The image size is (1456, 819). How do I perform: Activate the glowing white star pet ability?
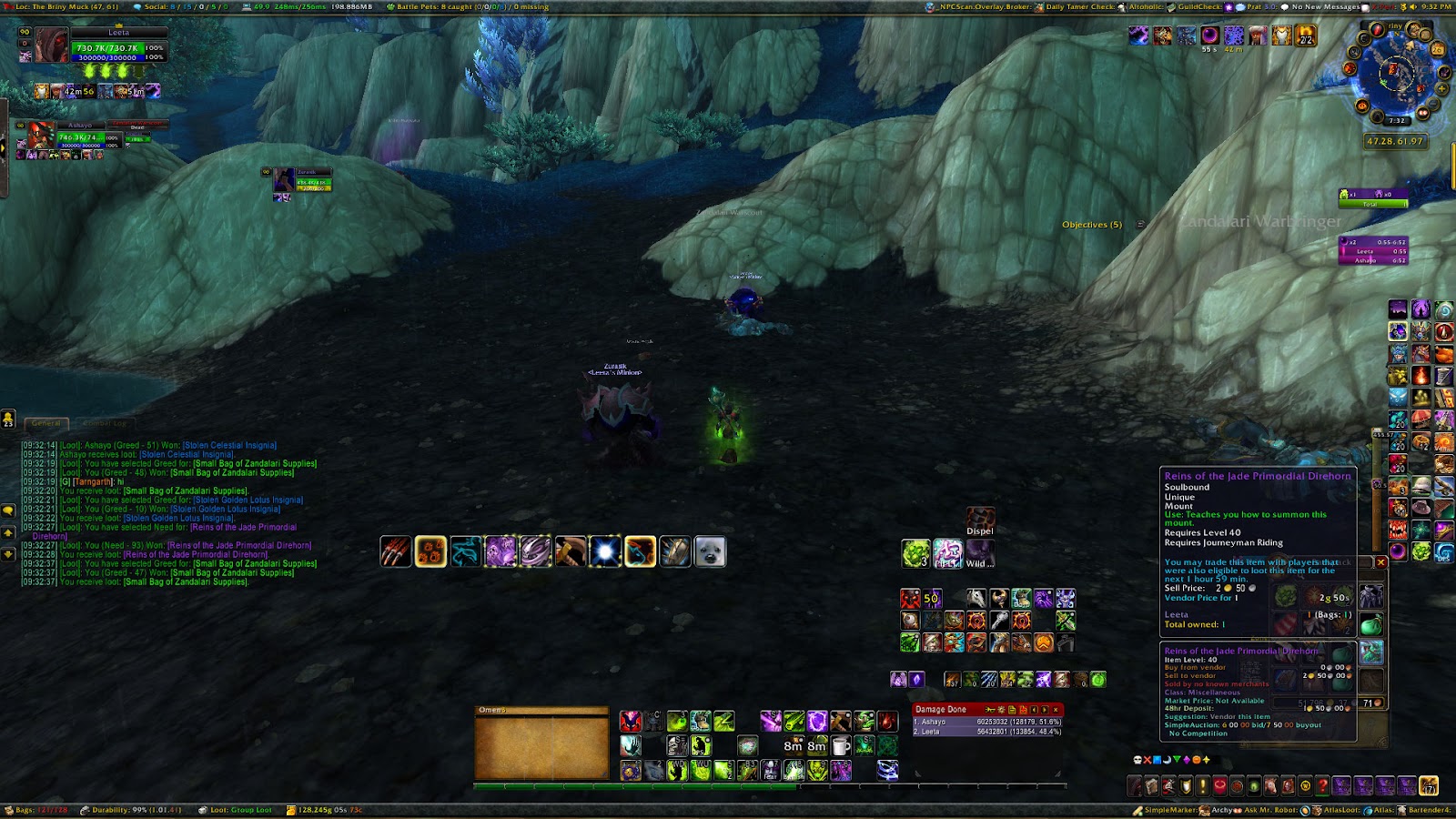point(605,551)
